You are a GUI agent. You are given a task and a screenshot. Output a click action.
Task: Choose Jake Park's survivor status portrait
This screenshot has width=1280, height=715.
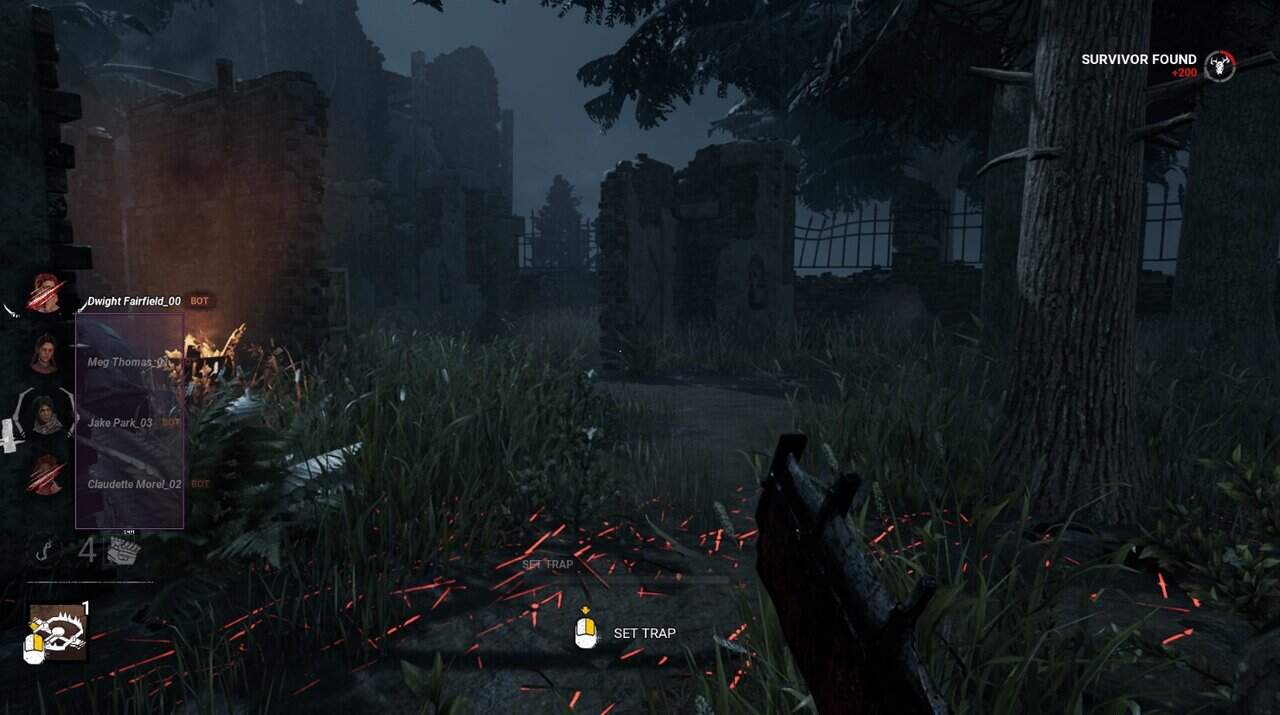(45, 415)
